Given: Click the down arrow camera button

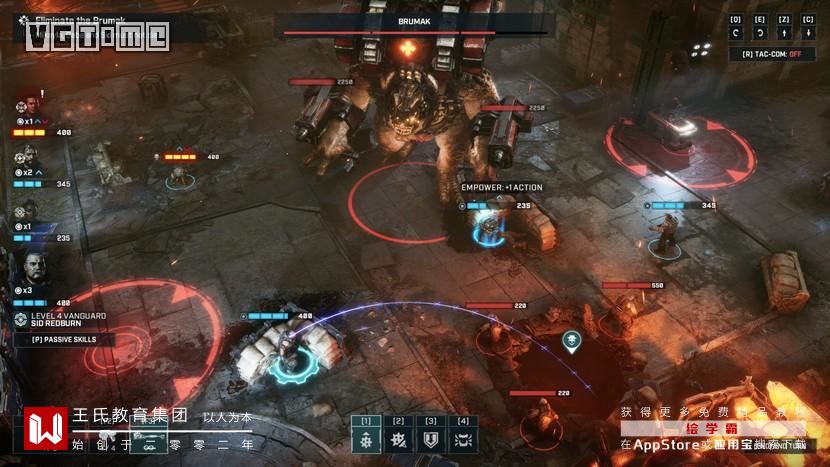Looking at the screenshot, I should tap(808, 33).
